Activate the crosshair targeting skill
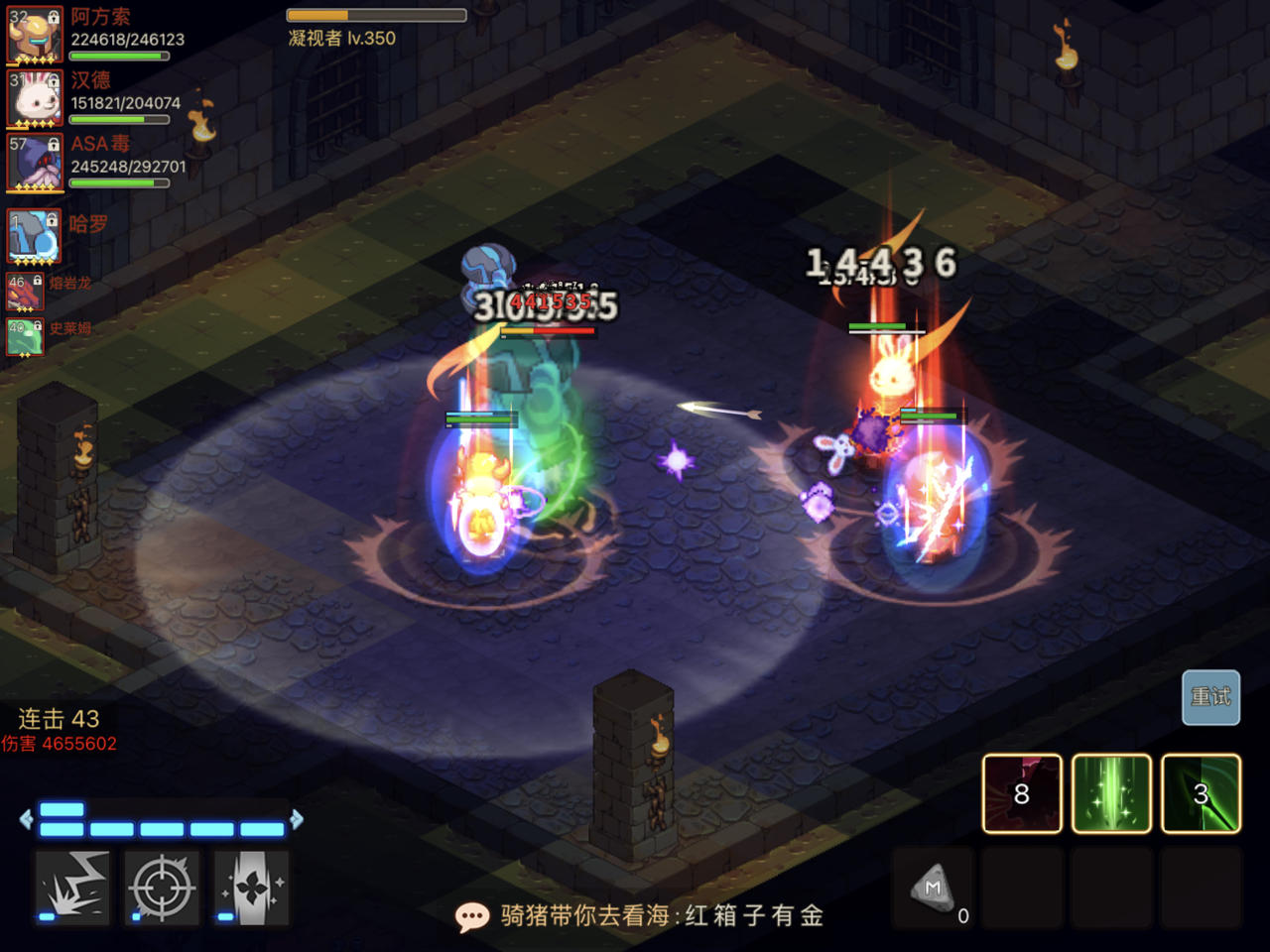This screenshot has width=1270, height=952. 160,888
